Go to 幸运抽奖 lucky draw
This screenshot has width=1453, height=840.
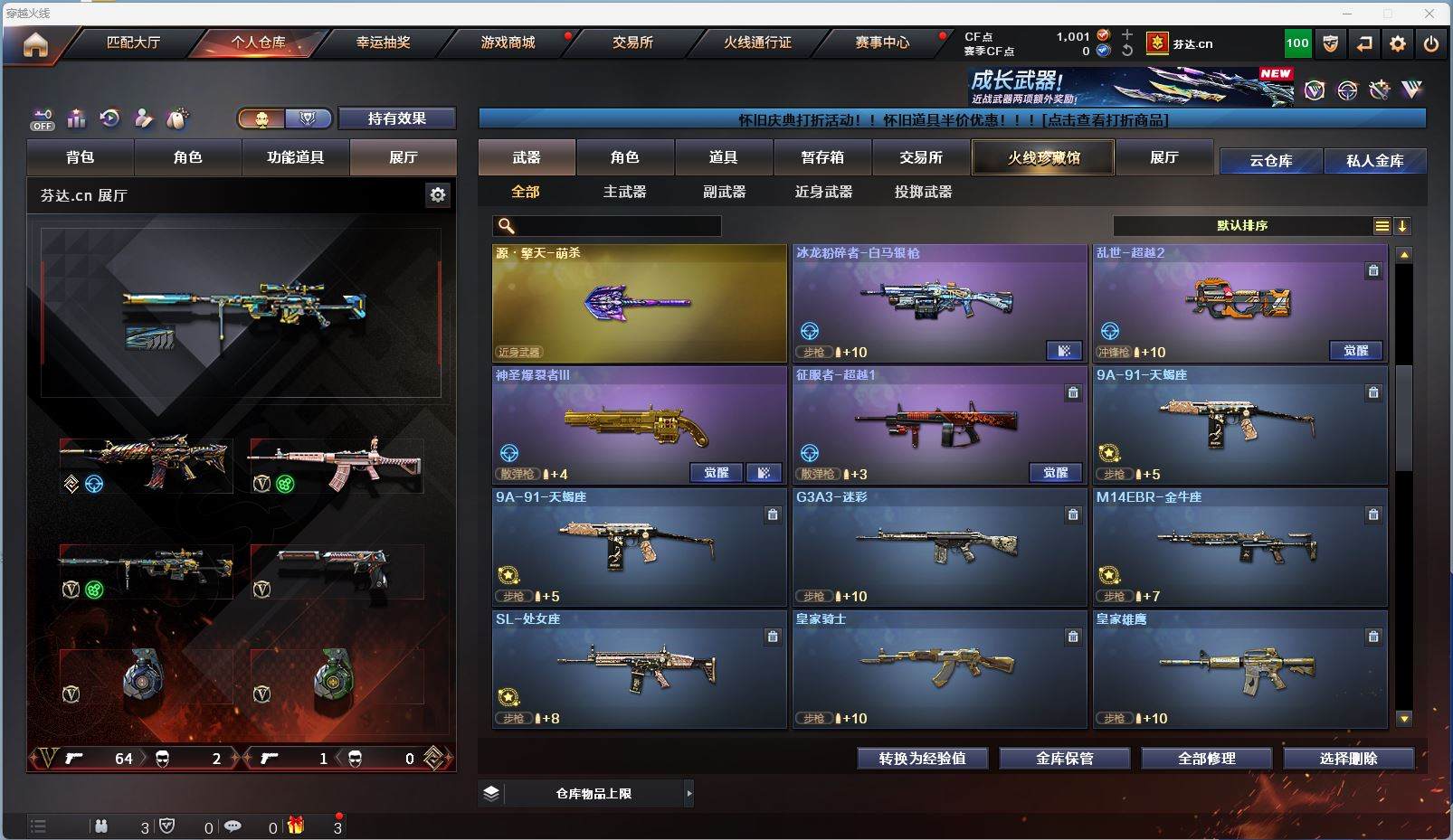coord(383,42)
